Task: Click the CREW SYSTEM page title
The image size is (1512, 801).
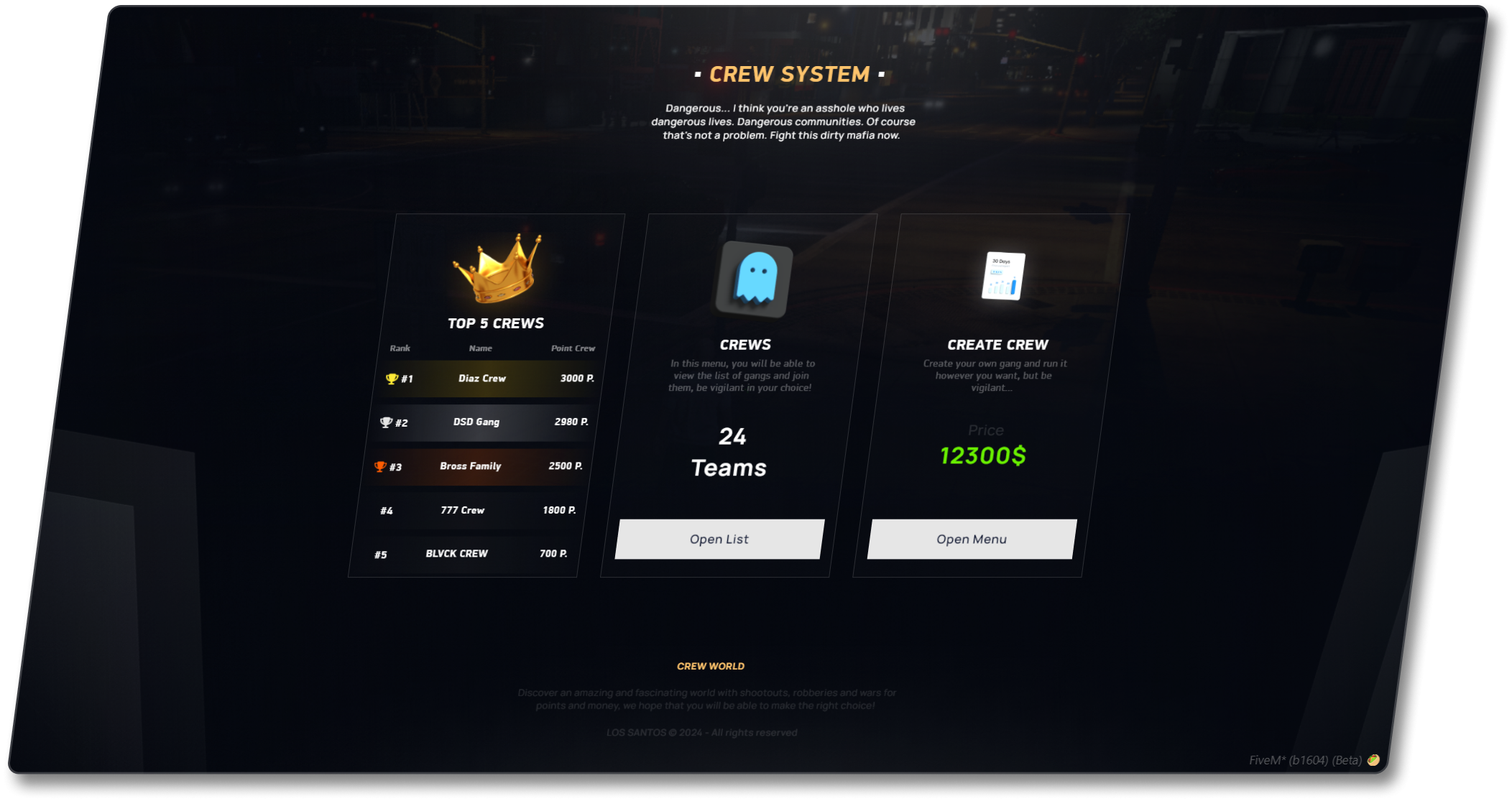Action: (x=788, y=73)
